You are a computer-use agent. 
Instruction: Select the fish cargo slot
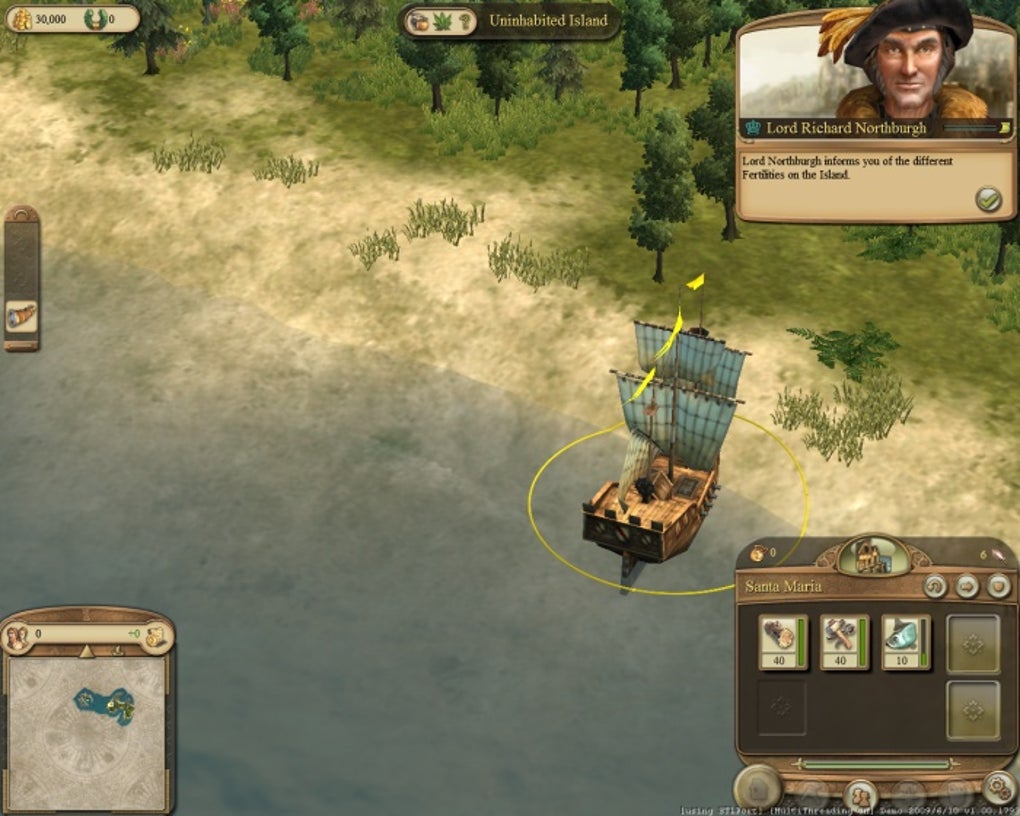[x=905, y=641]
